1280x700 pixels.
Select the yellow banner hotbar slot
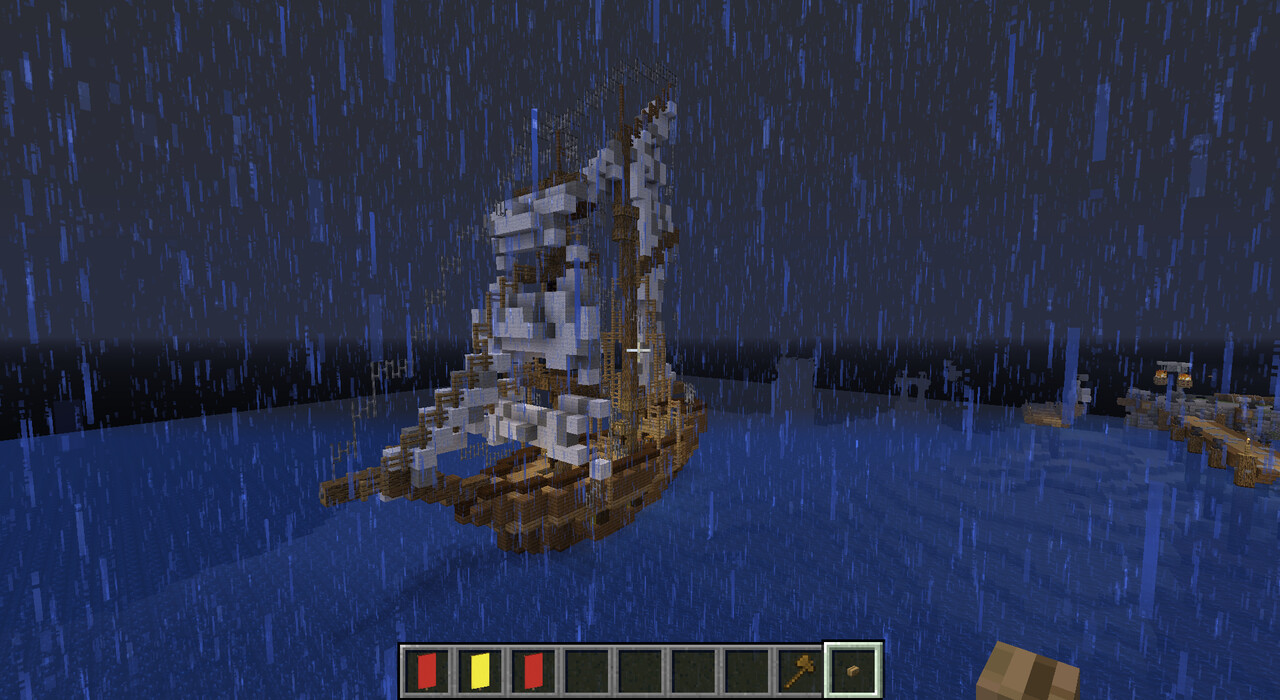(x=479, y=670)
